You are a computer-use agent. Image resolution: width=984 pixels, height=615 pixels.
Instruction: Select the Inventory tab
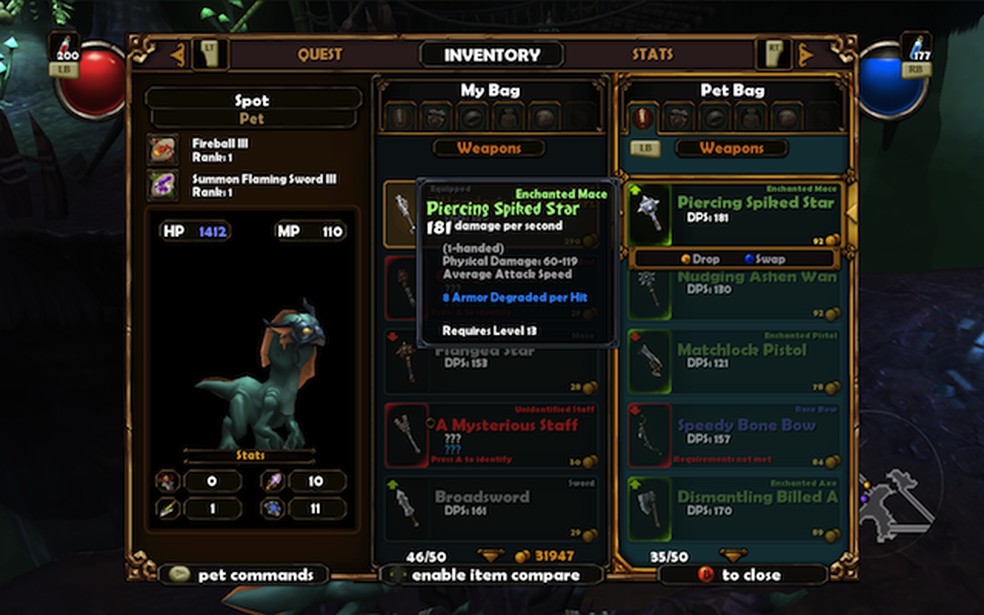[492, 55]
